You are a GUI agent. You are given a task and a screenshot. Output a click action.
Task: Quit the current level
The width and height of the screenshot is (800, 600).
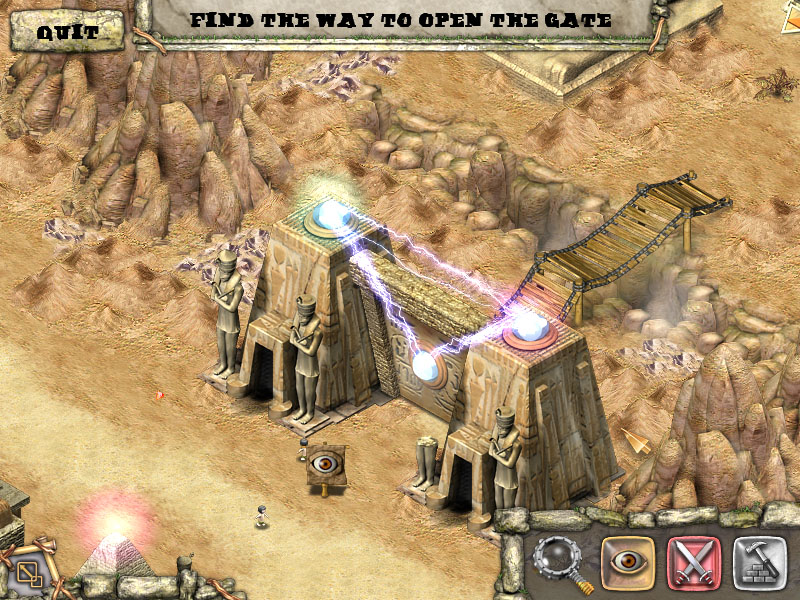[x=68, y=31]
